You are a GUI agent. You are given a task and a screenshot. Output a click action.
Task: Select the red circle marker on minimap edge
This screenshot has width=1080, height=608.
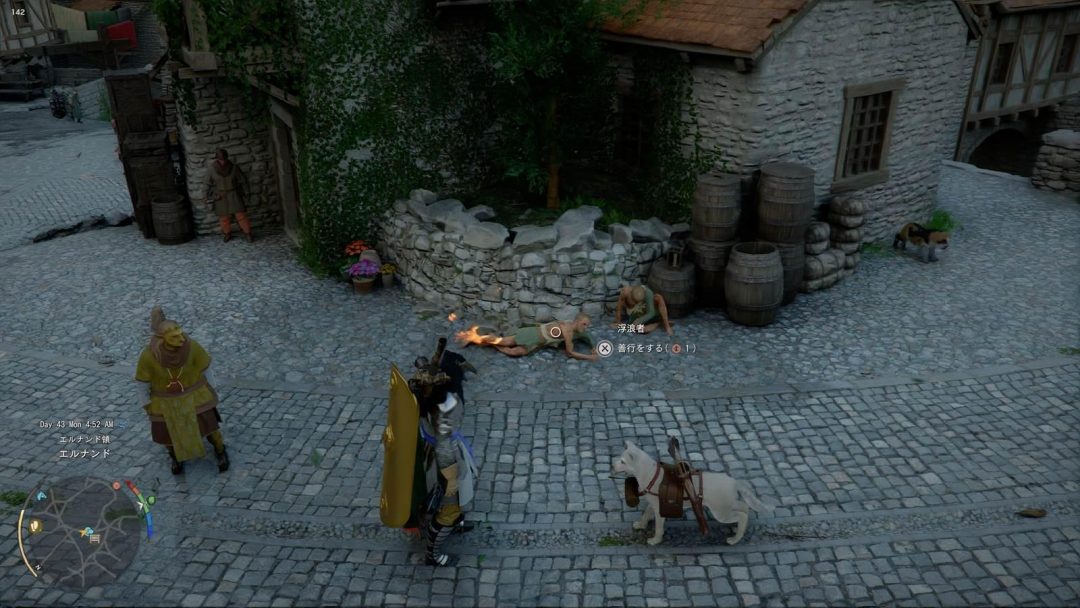click(117, 485)
